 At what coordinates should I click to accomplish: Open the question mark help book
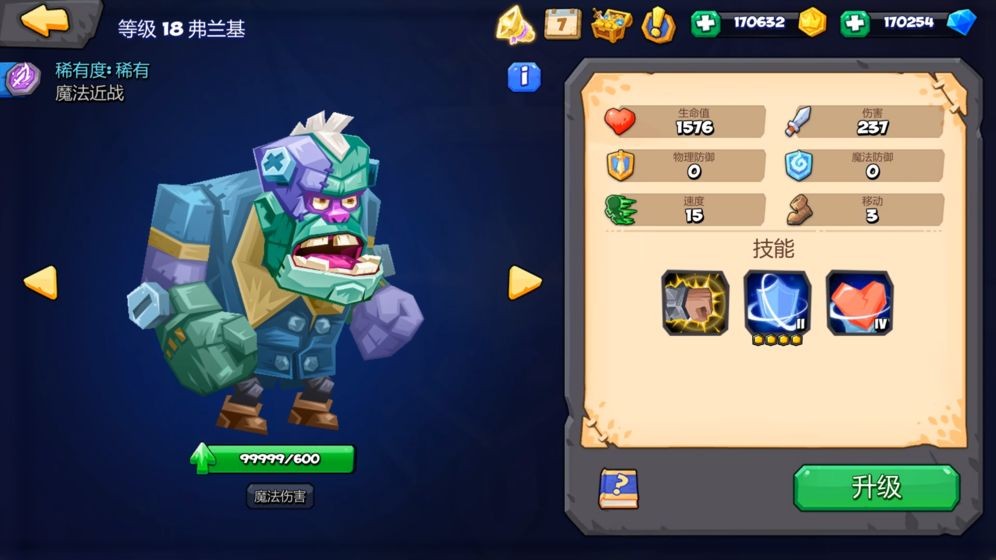coord(619,489)
